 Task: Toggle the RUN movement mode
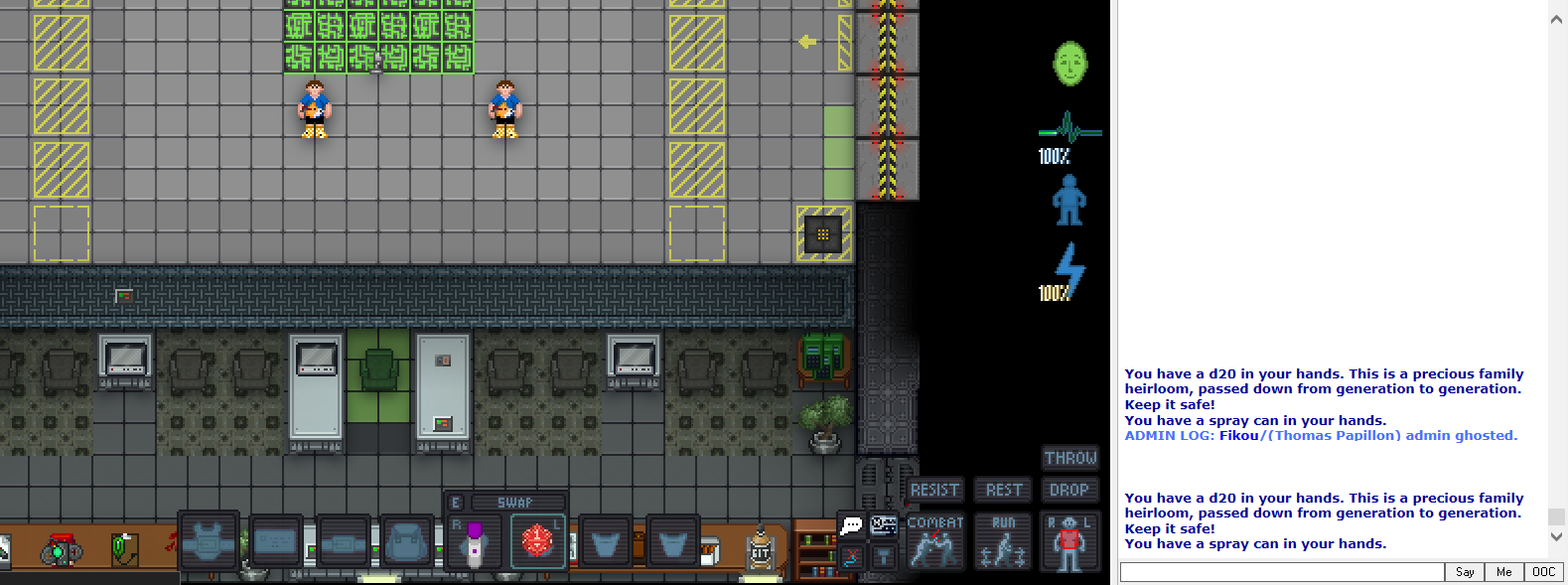(x=1003, y=541)
